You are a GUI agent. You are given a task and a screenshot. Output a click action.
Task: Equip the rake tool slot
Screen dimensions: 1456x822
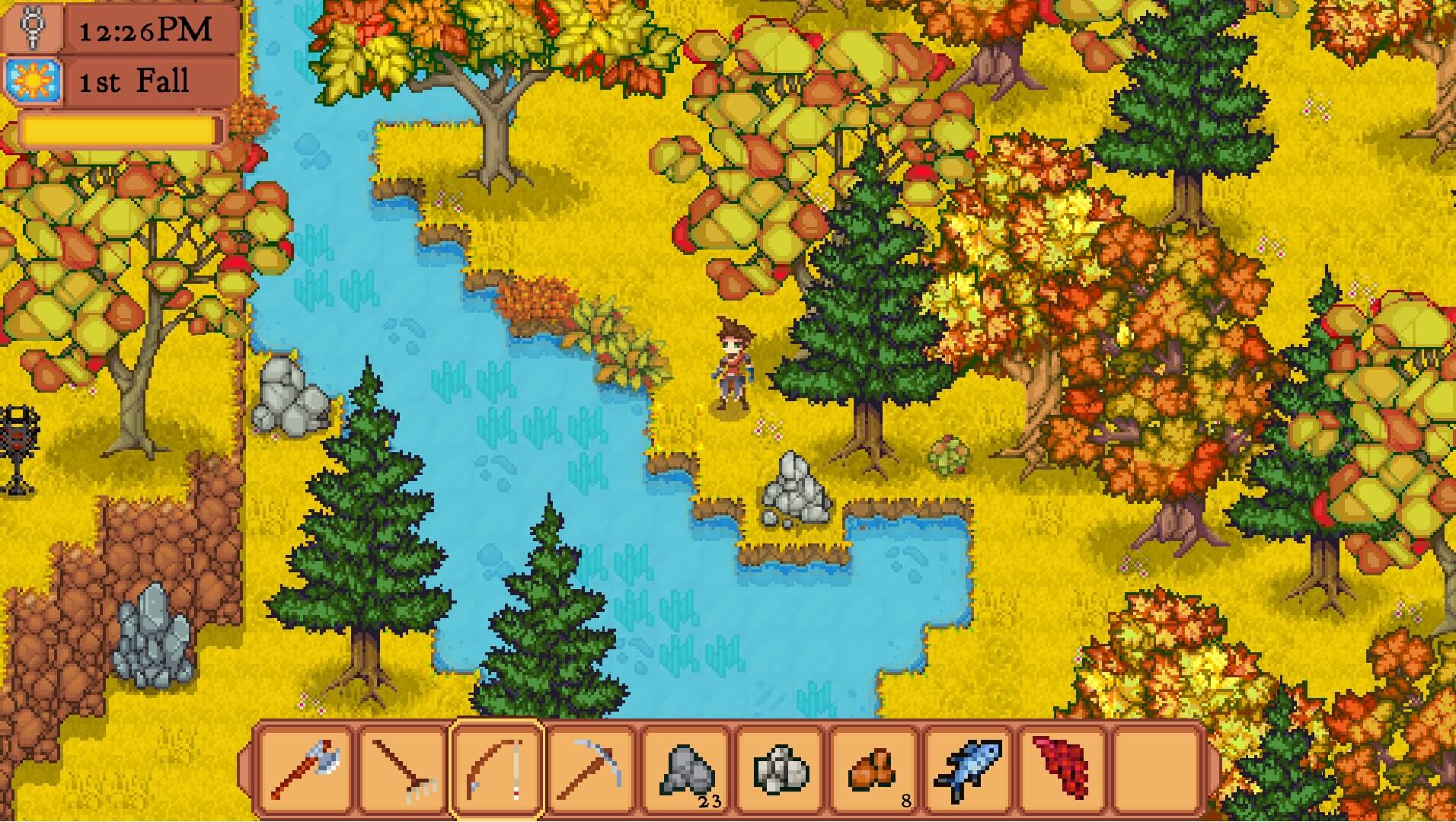401,769
